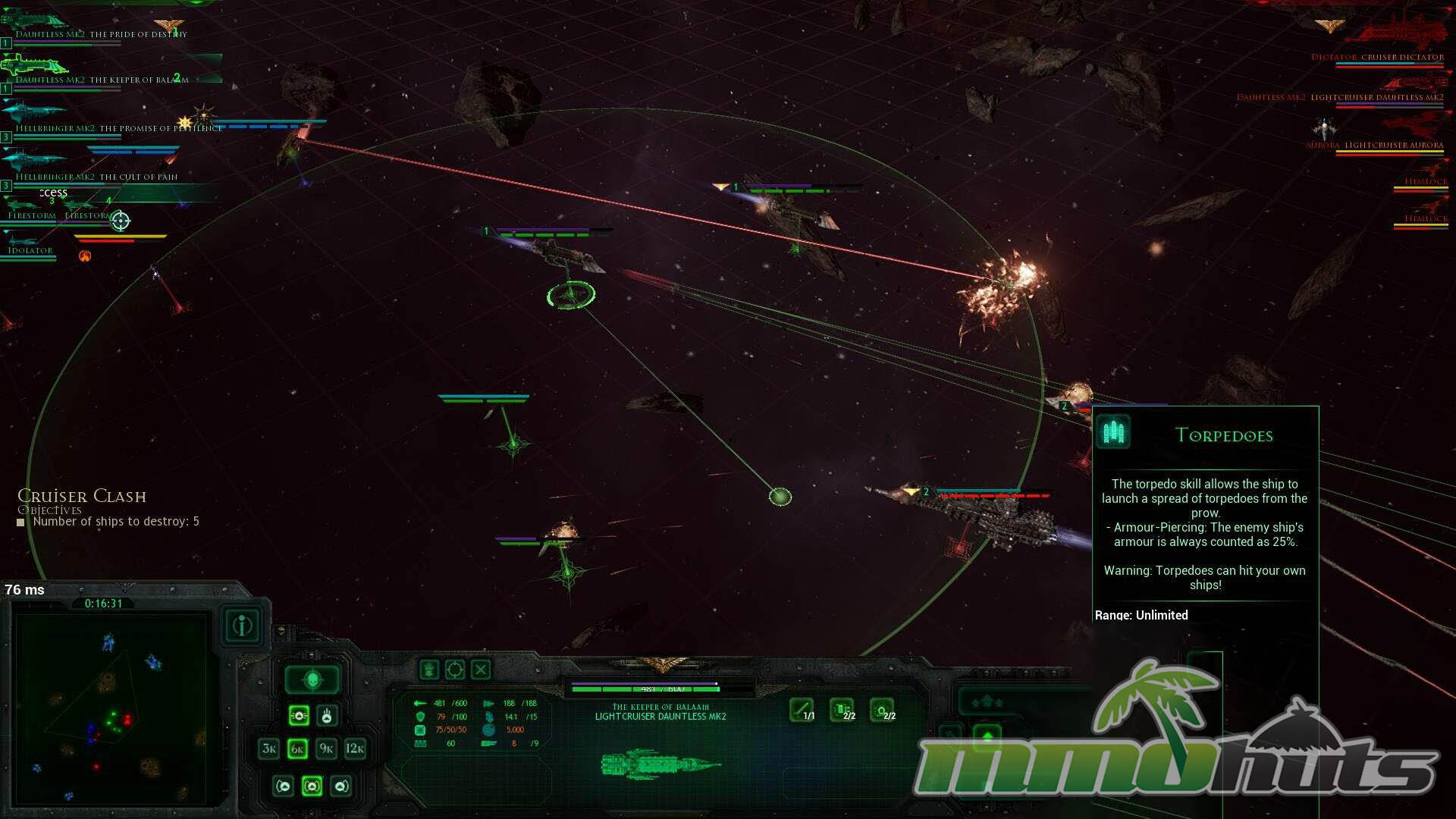Set engagement range to 3K
Image resolution: width=1456 pixels, height=819 pixels.
click(x=269, y=749)
